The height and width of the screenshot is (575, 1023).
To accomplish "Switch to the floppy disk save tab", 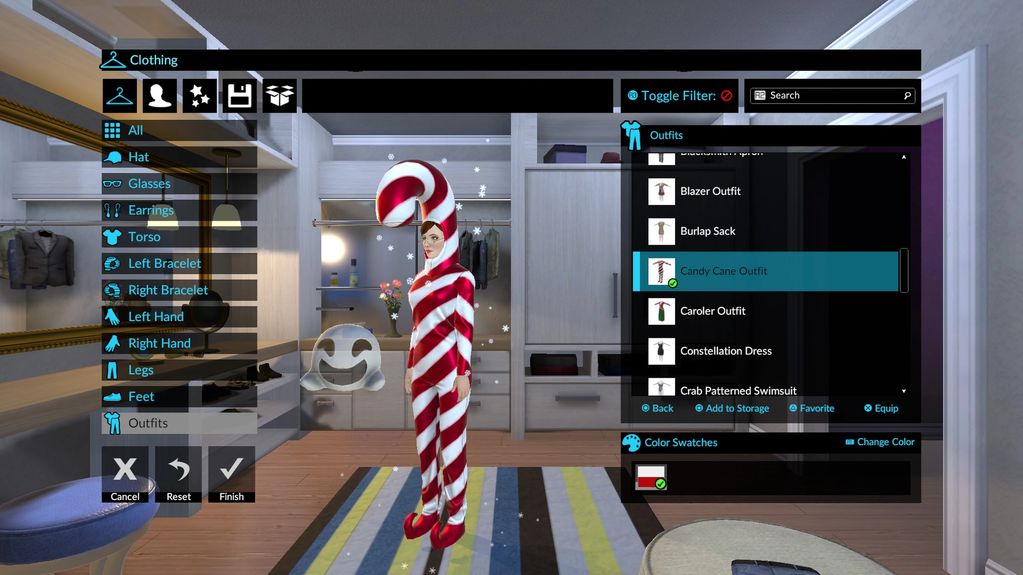I will (239, 96).
